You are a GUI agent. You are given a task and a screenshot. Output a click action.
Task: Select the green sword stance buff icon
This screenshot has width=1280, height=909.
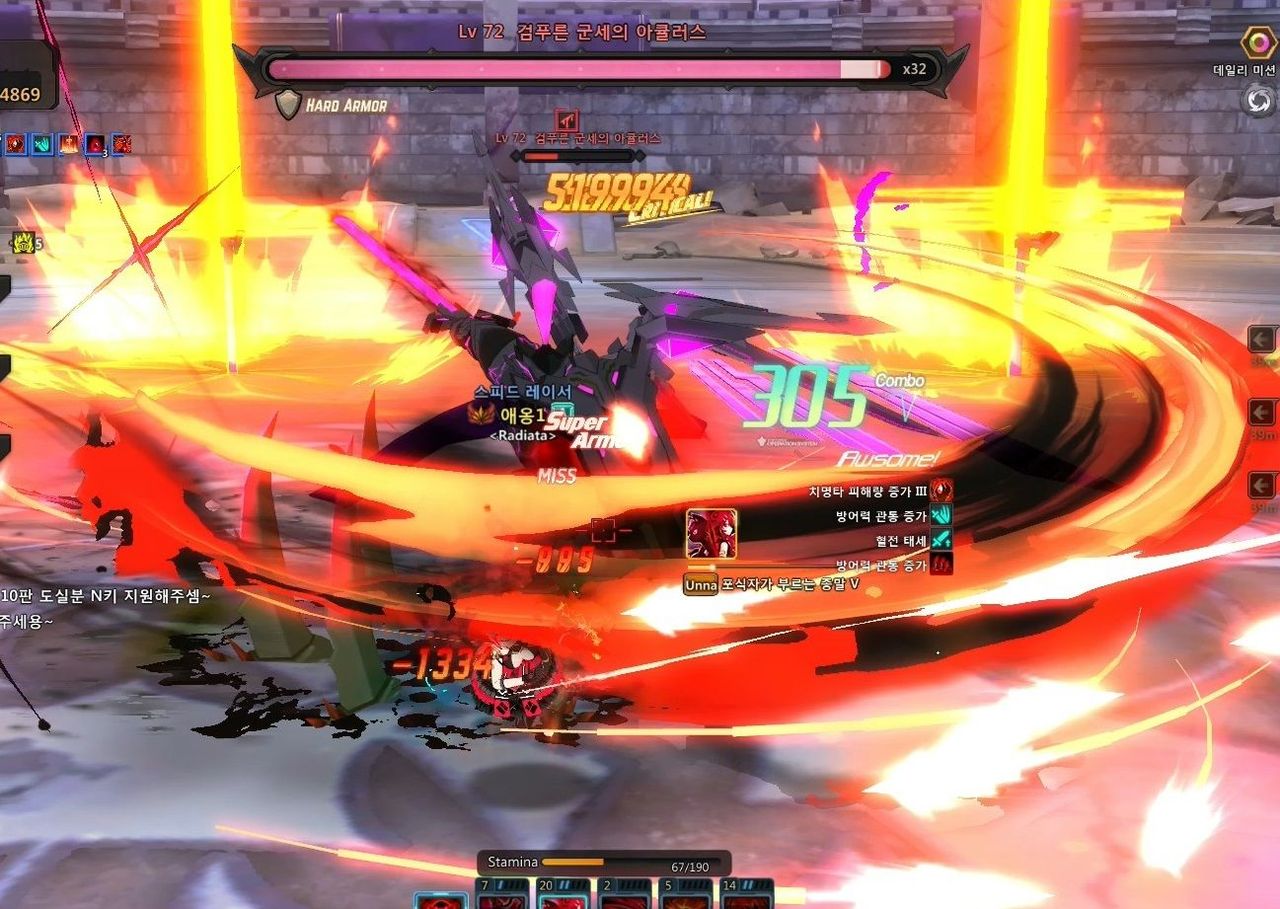tap(941, 540)
